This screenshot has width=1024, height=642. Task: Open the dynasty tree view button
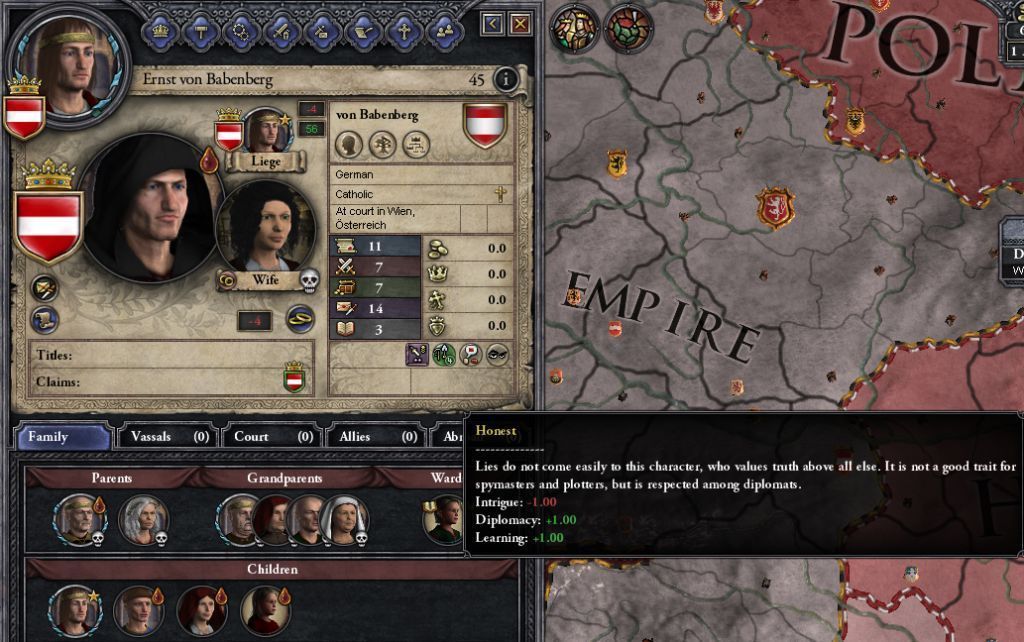click(383, 145)
